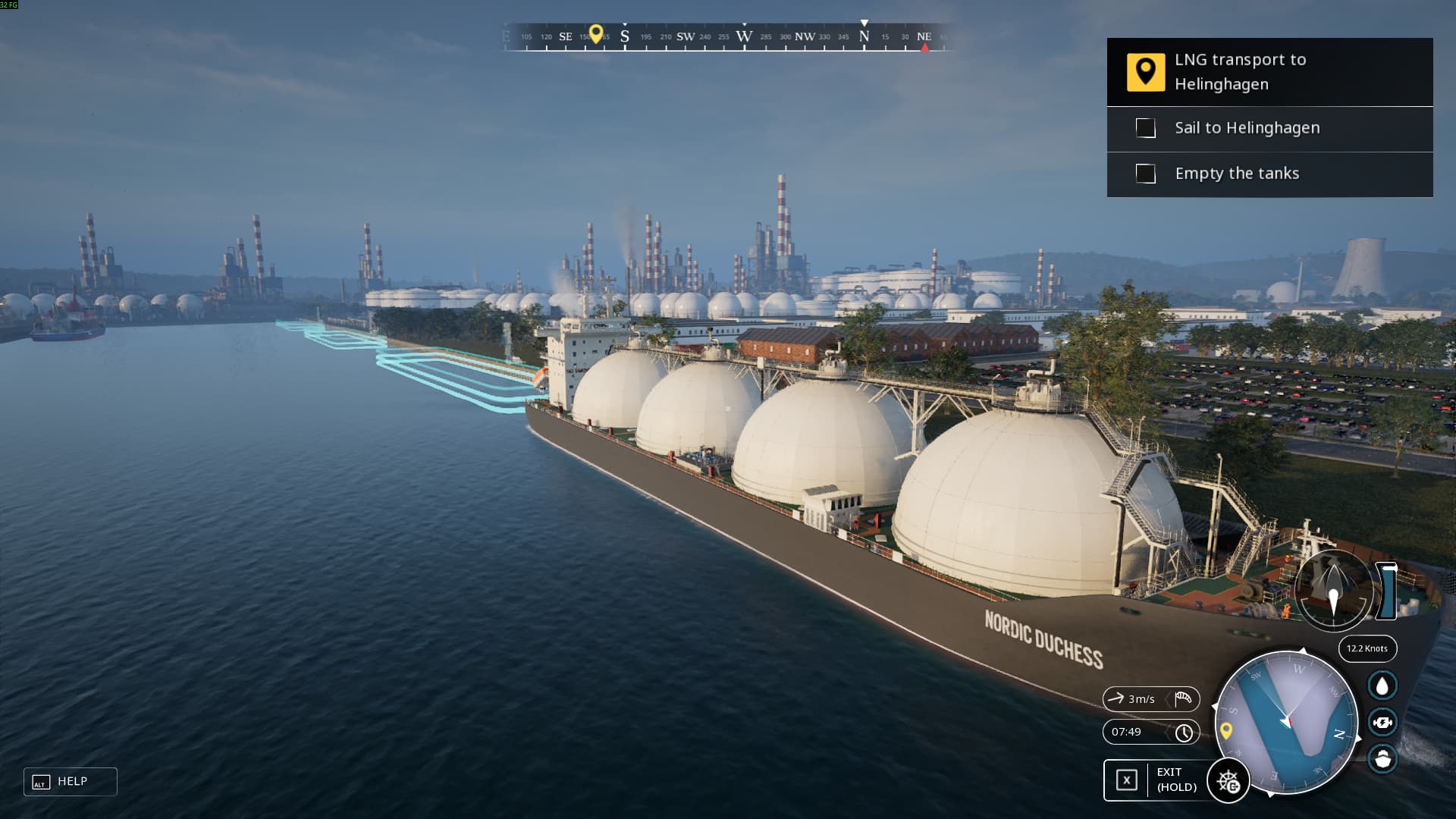Click the yellow waypoint pin on the compass bar
This screenshot has height=819, width=1456.
[x=596, y=33]
